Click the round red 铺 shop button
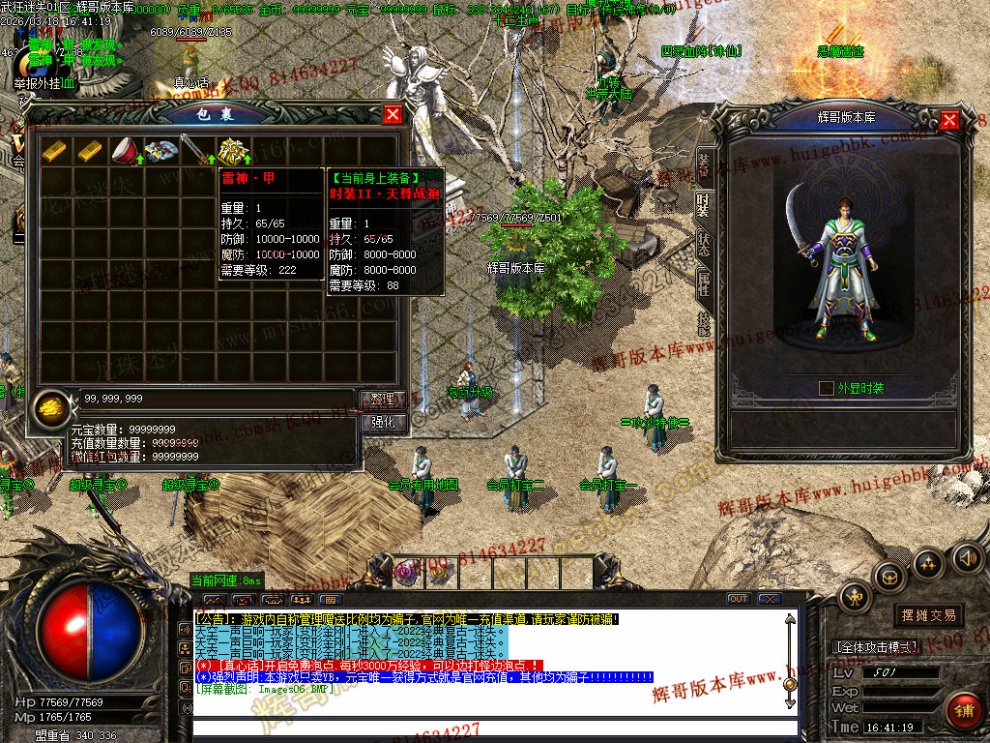 [x=965, y=711]
